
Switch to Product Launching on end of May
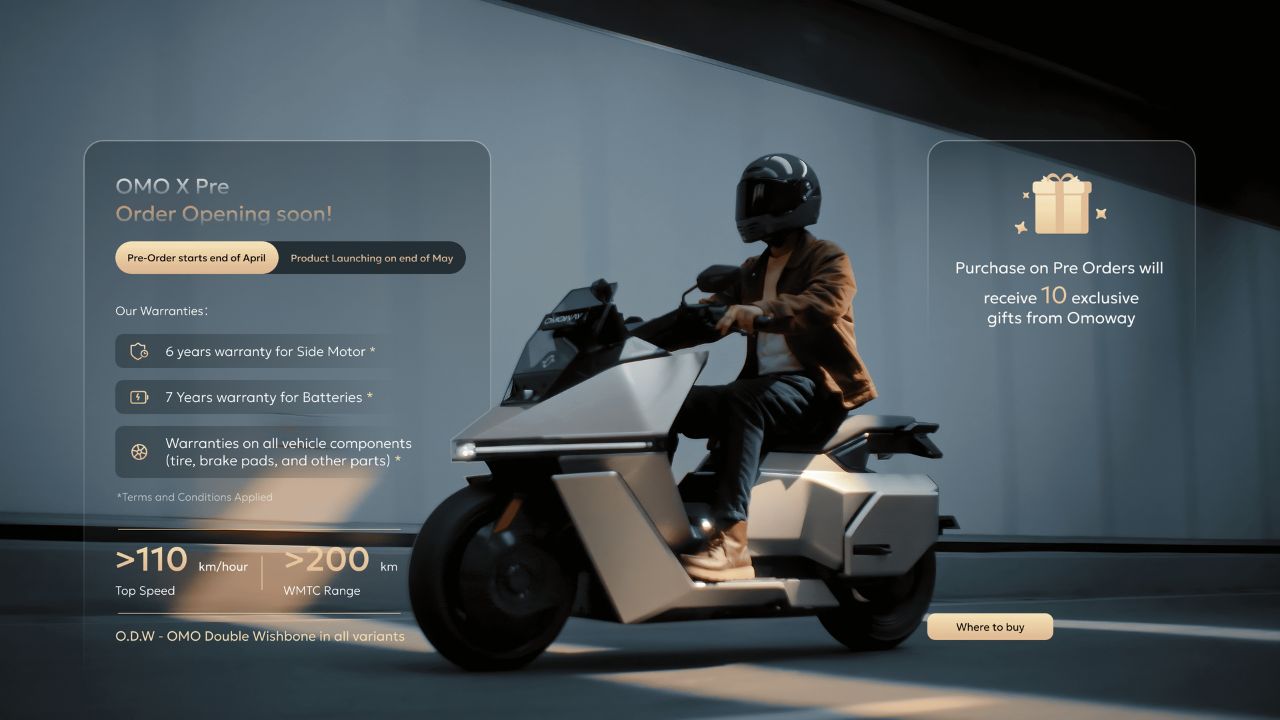tap(371, 258)
